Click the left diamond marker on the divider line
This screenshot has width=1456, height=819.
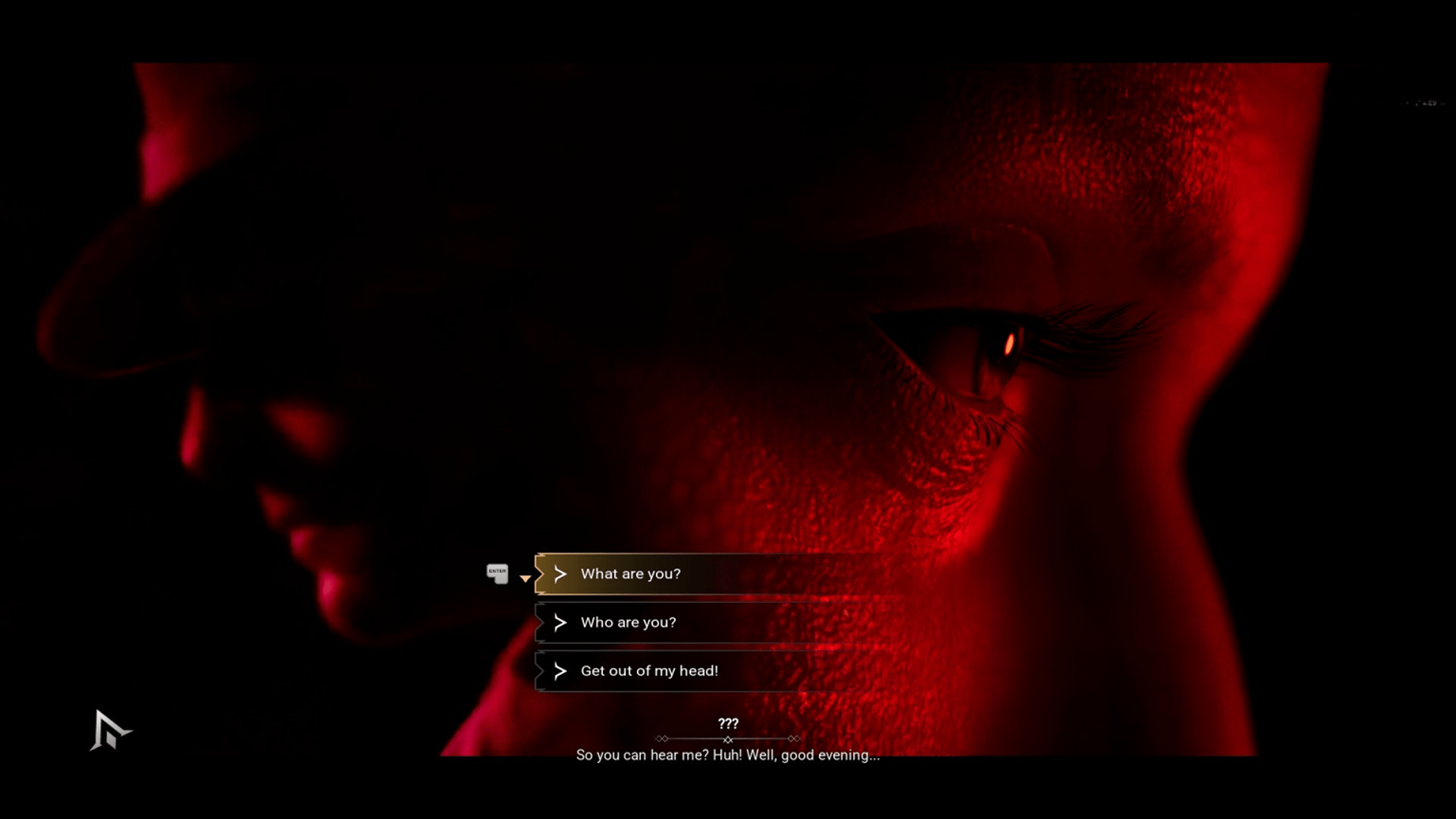664,738
